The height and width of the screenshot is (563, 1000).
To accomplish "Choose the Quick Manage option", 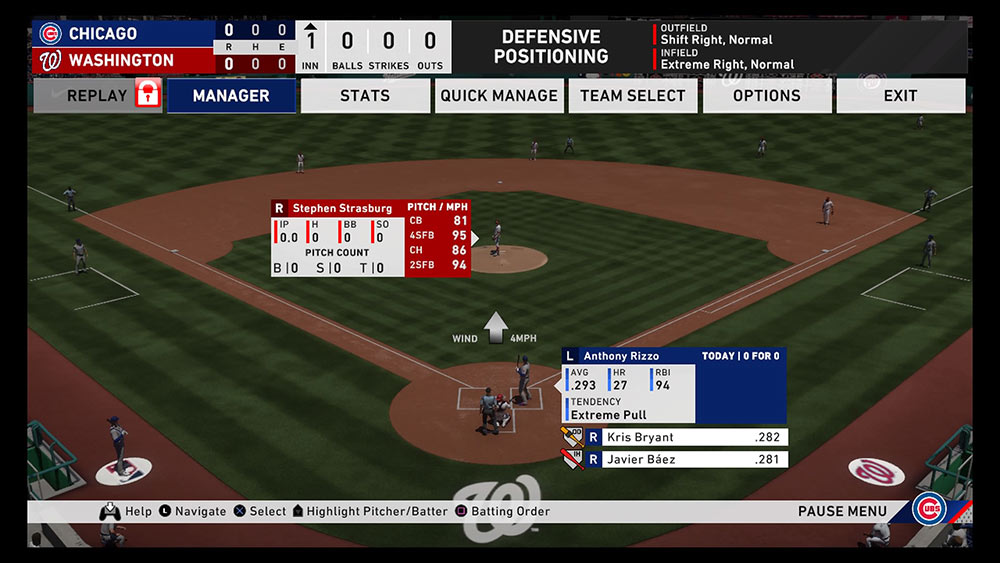I will click(499, 96).
